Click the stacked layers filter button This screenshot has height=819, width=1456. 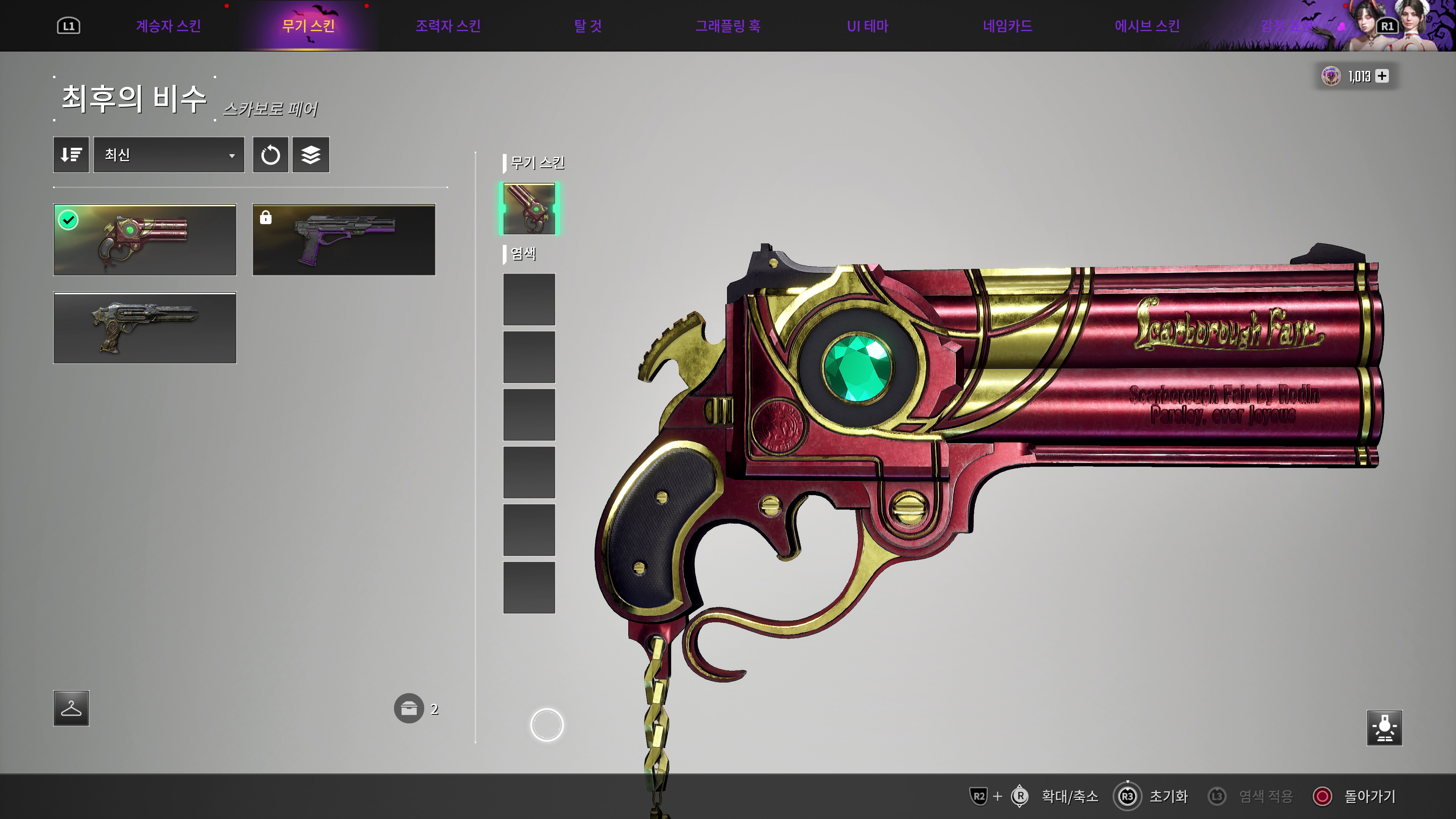click(311, 155)
